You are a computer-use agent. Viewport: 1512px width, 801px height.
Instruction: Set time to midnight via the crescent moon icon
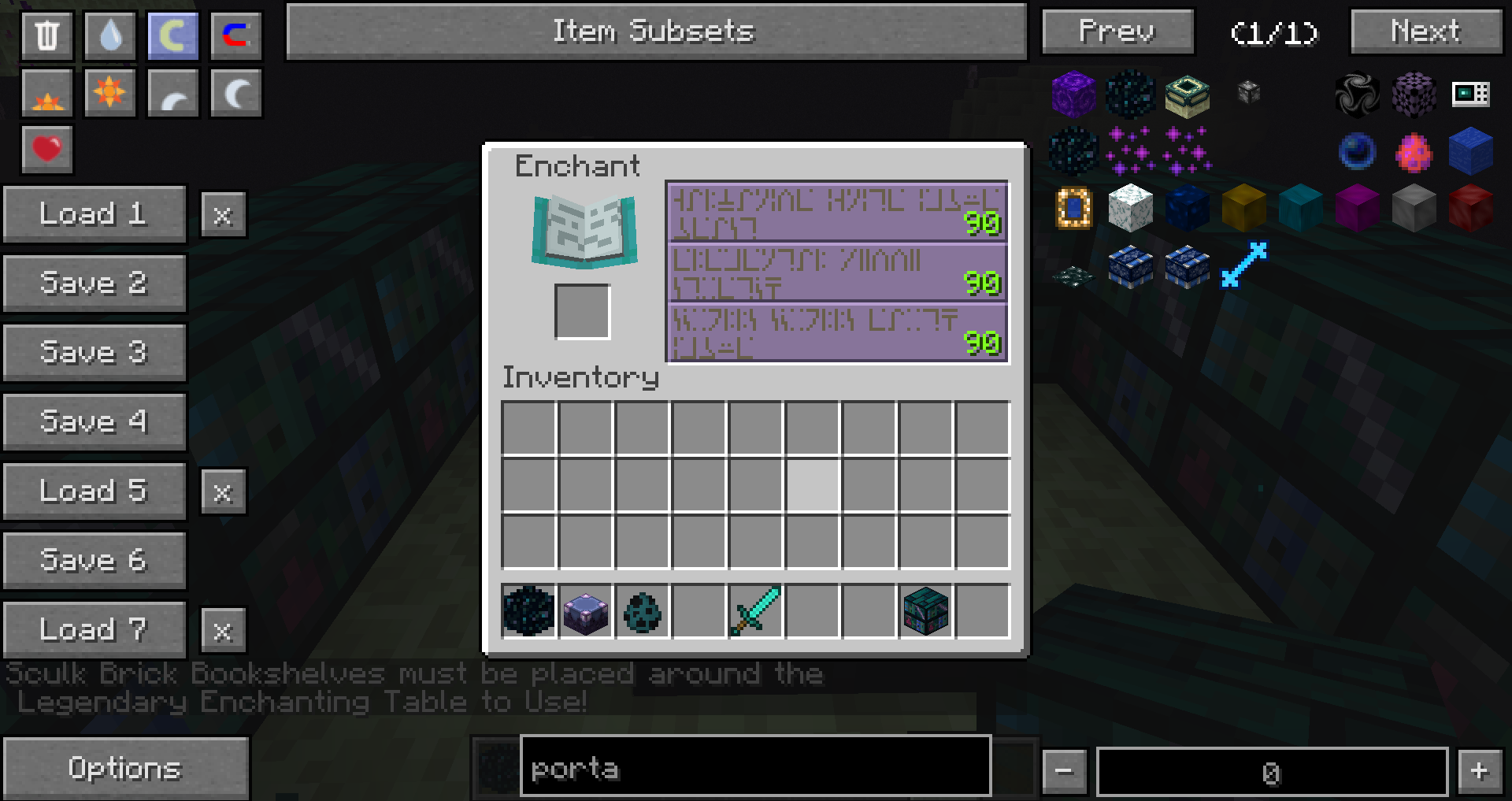coord(235,92)
